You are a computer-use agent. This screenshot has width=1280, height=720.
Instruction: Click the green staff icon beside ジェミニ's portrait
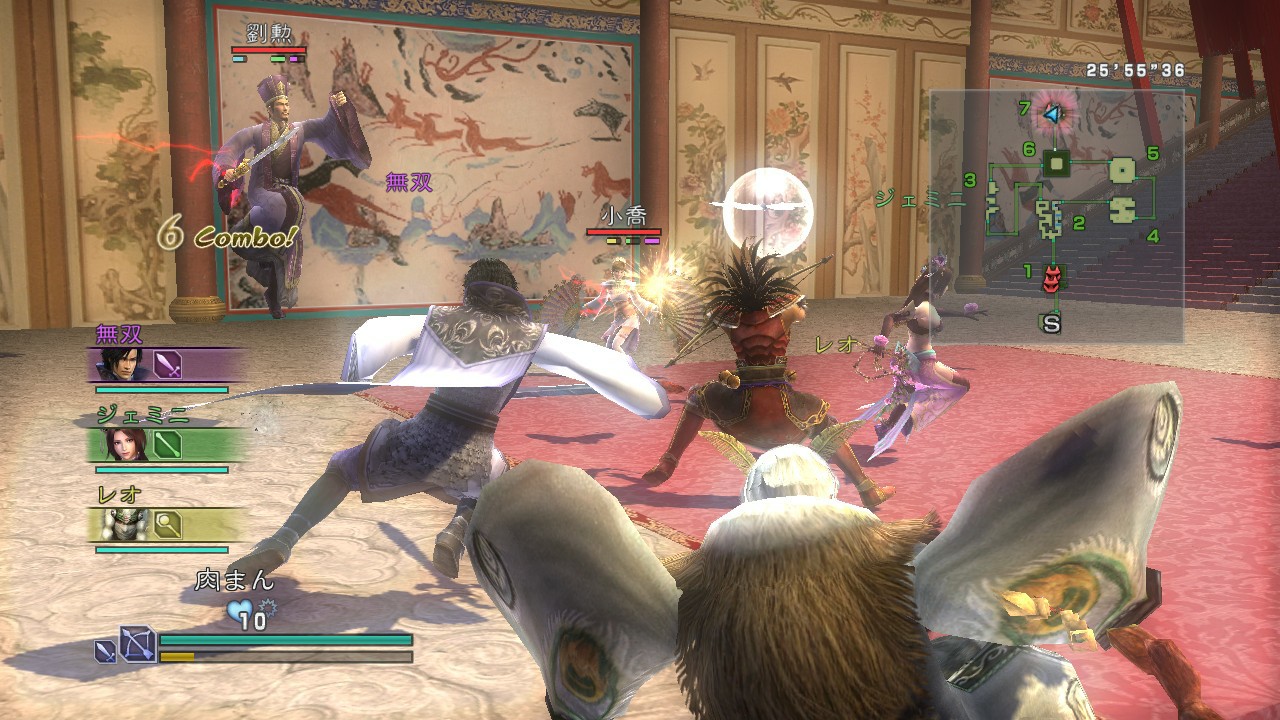[x=165, y=446]
